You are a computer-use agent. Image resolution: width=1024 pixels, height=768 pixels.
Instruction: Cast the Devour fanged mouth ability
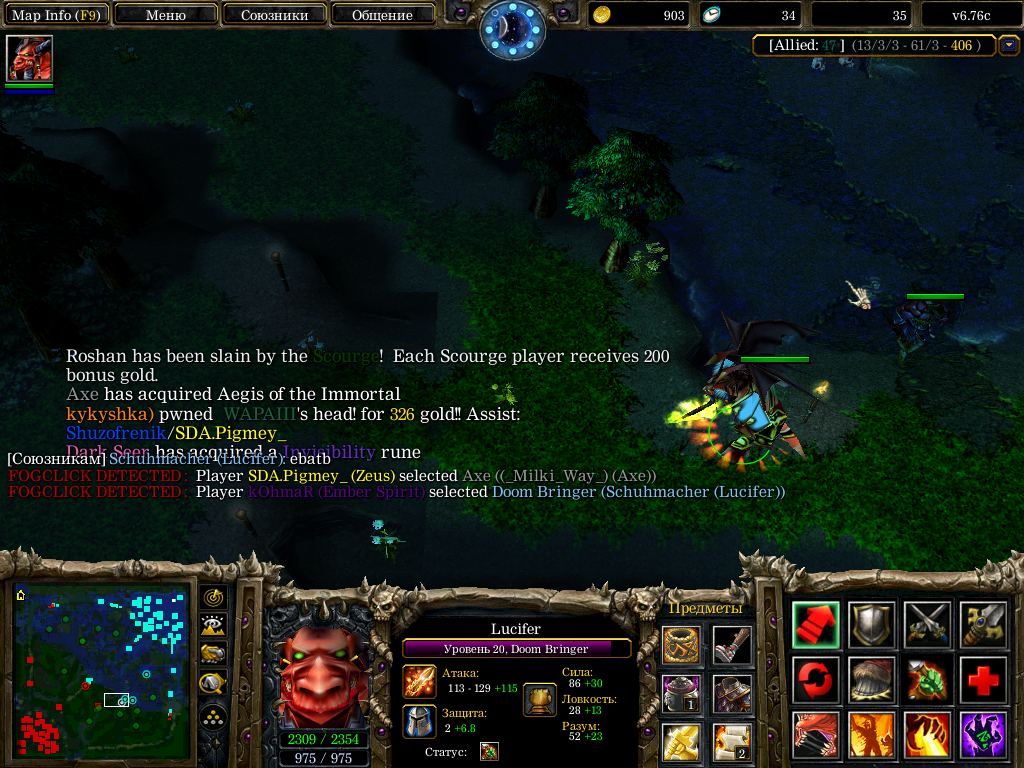[x=815, y=735]
